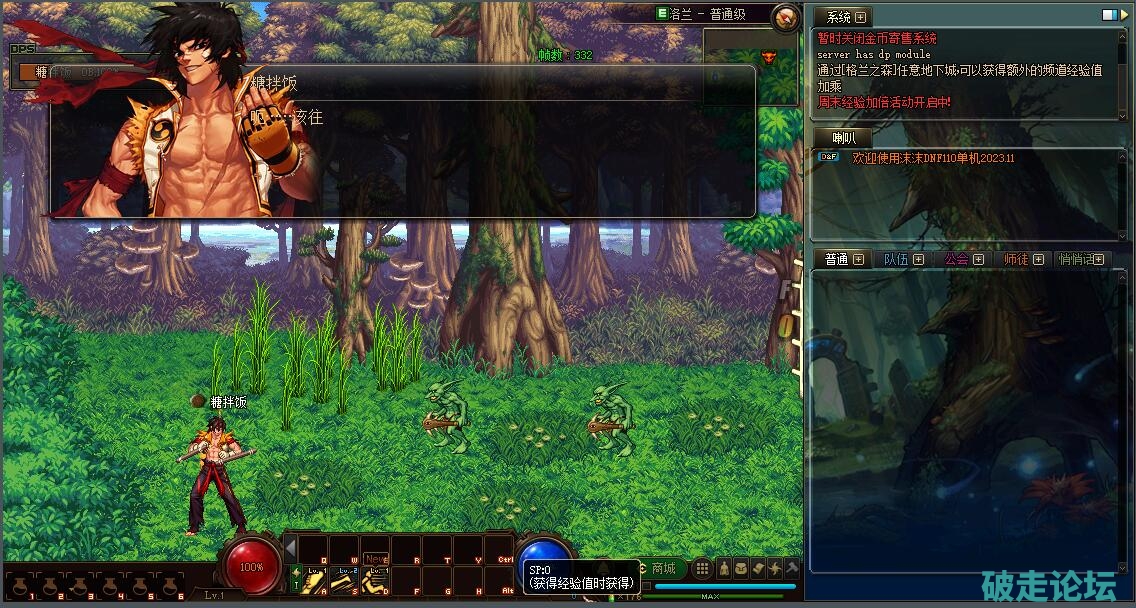Click the boss room marker on minimap
The image size is (1136, 608).
[769, 56]
